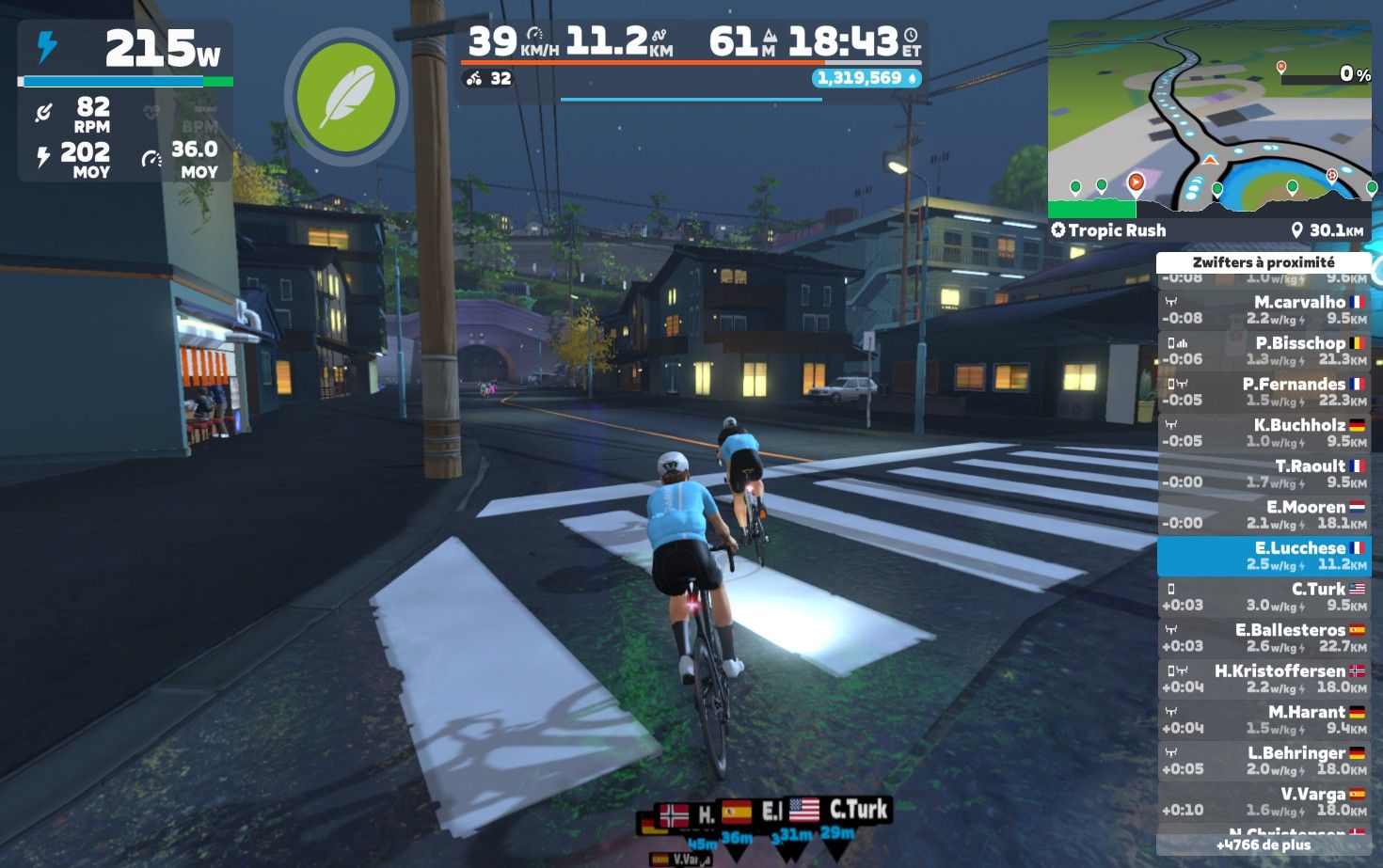The width and height of the screenshot is (1383, 868).
Task: Select C.Turk rider row
Action: (x=1264, y=596)
